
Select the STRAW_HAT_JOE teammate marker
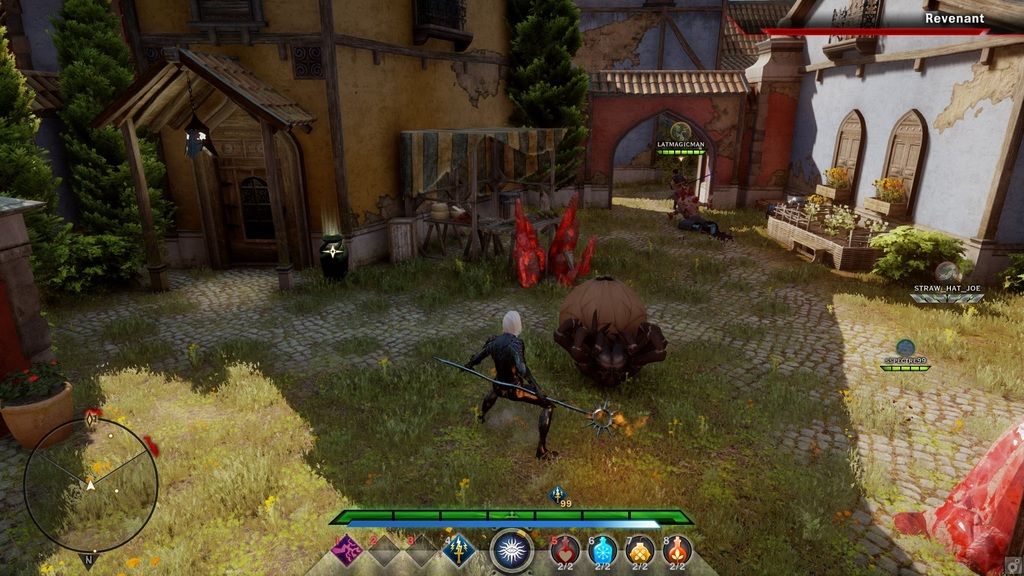(948, 272)
